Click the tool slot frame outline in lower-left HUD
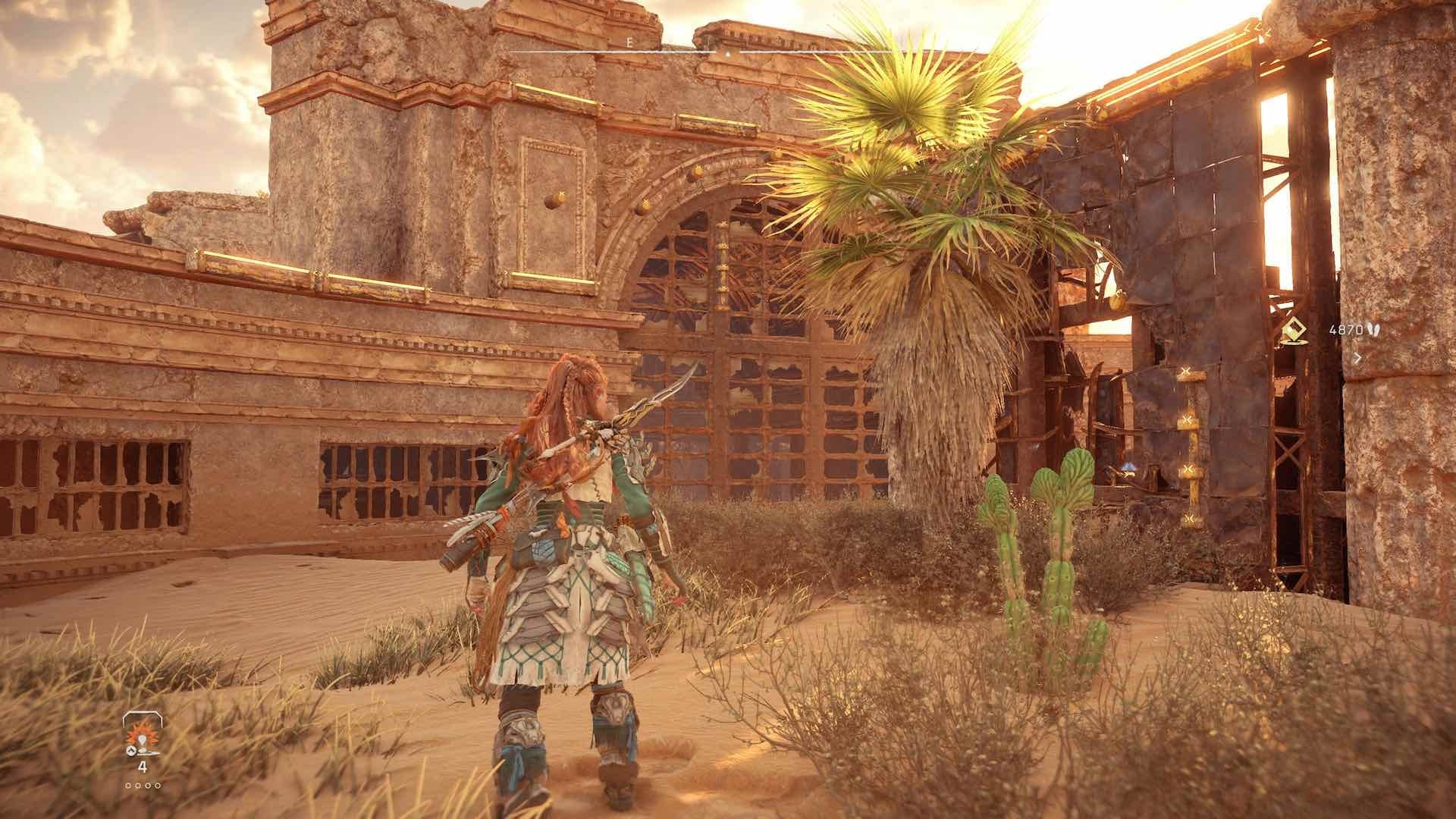The image size is (1456, 819). [x=142, y=715]
